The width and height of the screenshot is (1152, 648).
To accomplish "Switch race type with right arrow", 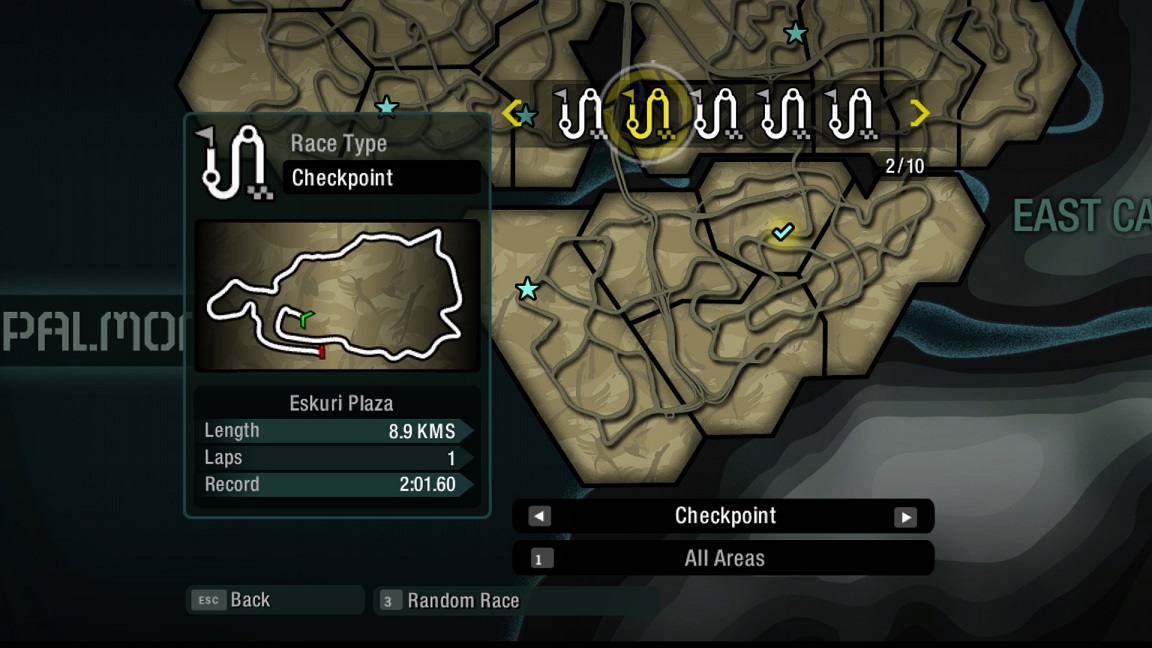I will coord(905,517).
